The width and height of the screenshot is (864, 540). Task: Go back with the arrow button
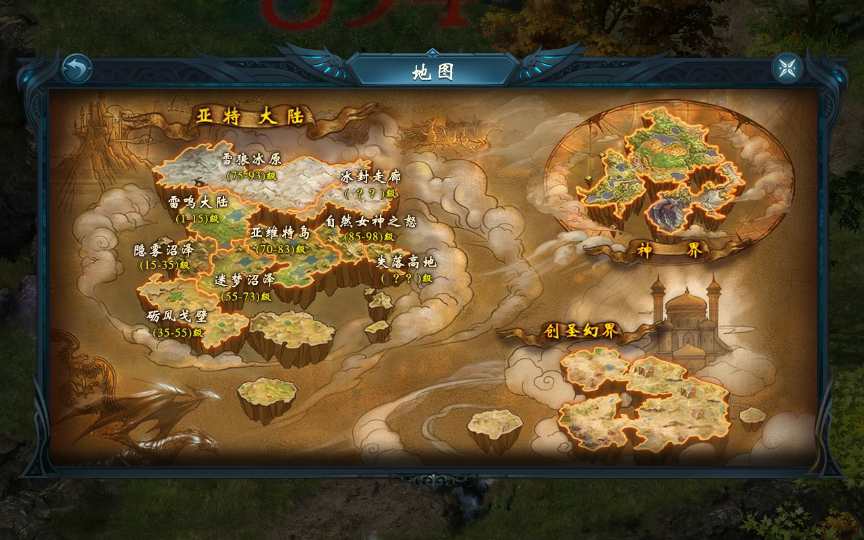[x=76, y=68]
